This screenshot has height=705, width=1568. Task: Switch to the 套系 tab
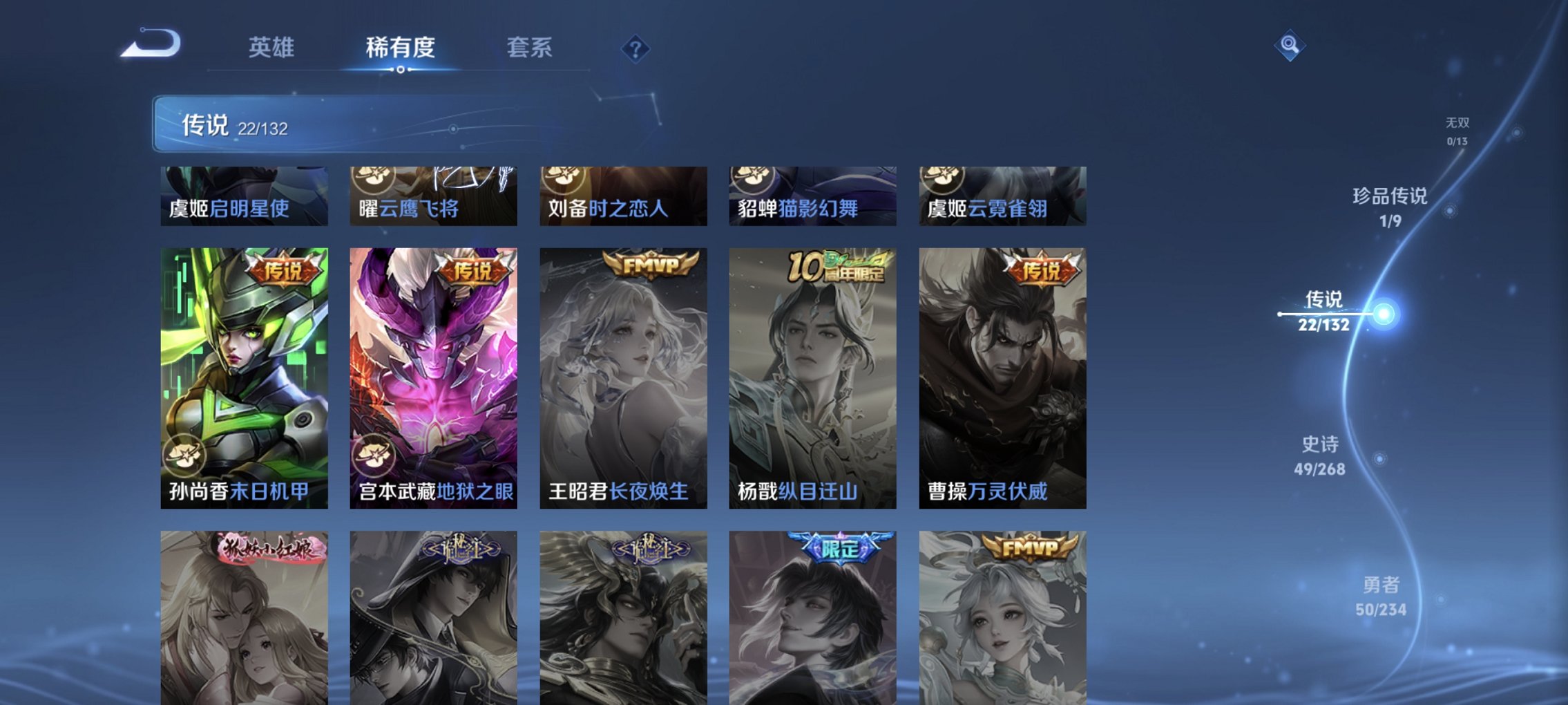click(528, 48)
